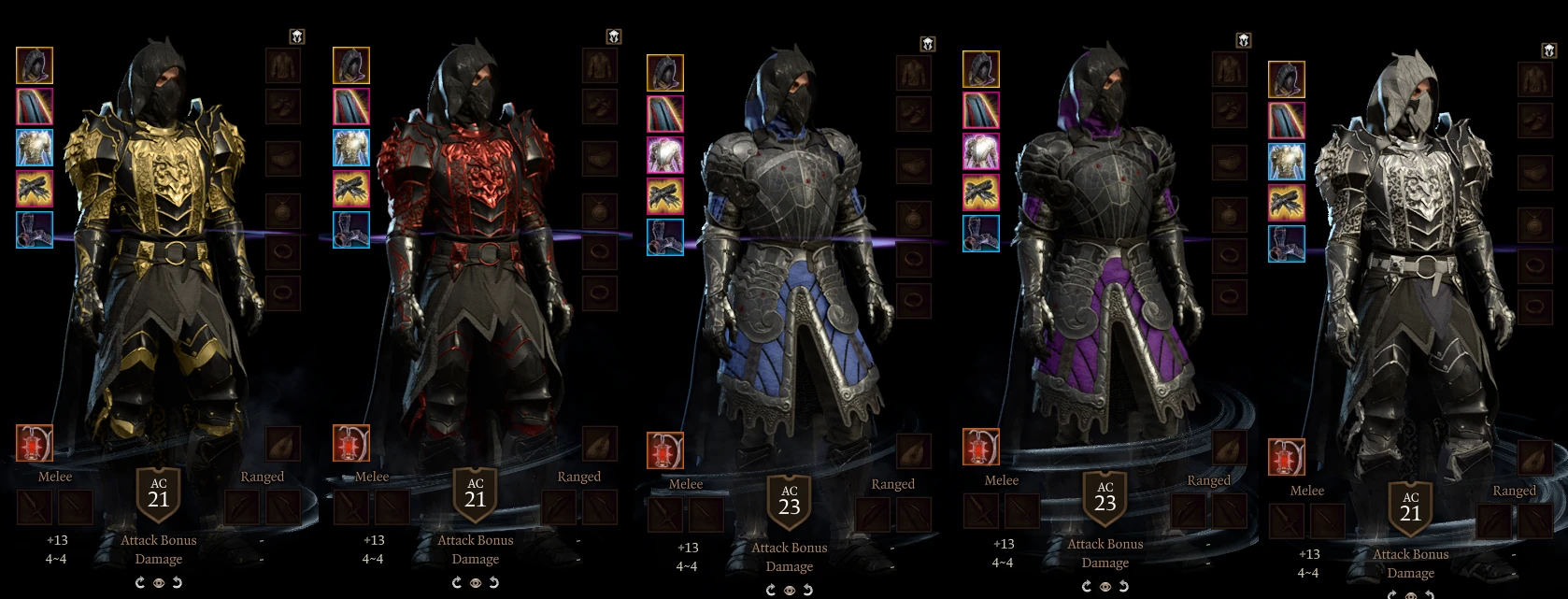Click the eye icon below the red armor

(x=476, y=583)
